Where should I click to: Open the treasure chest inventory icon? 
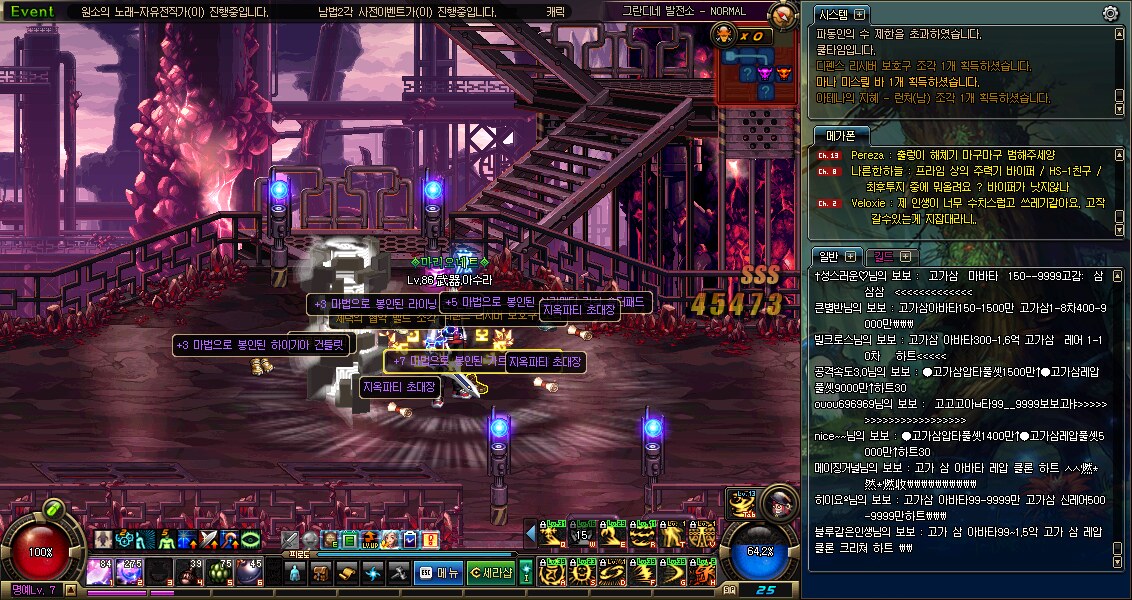tap(322, 573)
